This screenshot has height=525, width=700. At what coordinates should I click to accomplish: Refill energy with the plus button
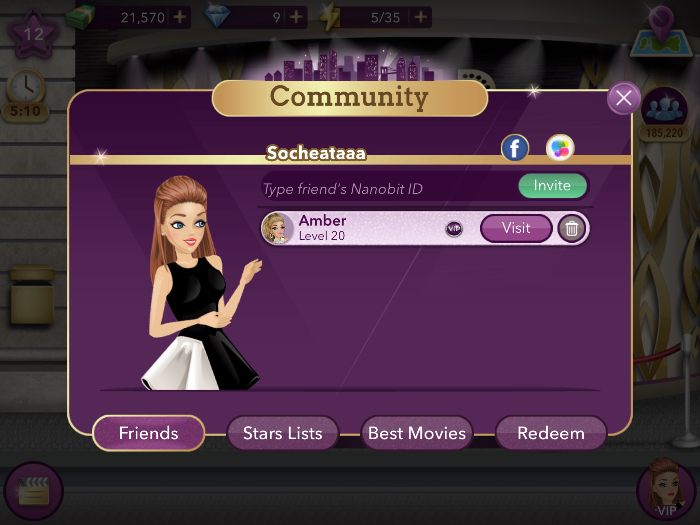tap(421, 17)
